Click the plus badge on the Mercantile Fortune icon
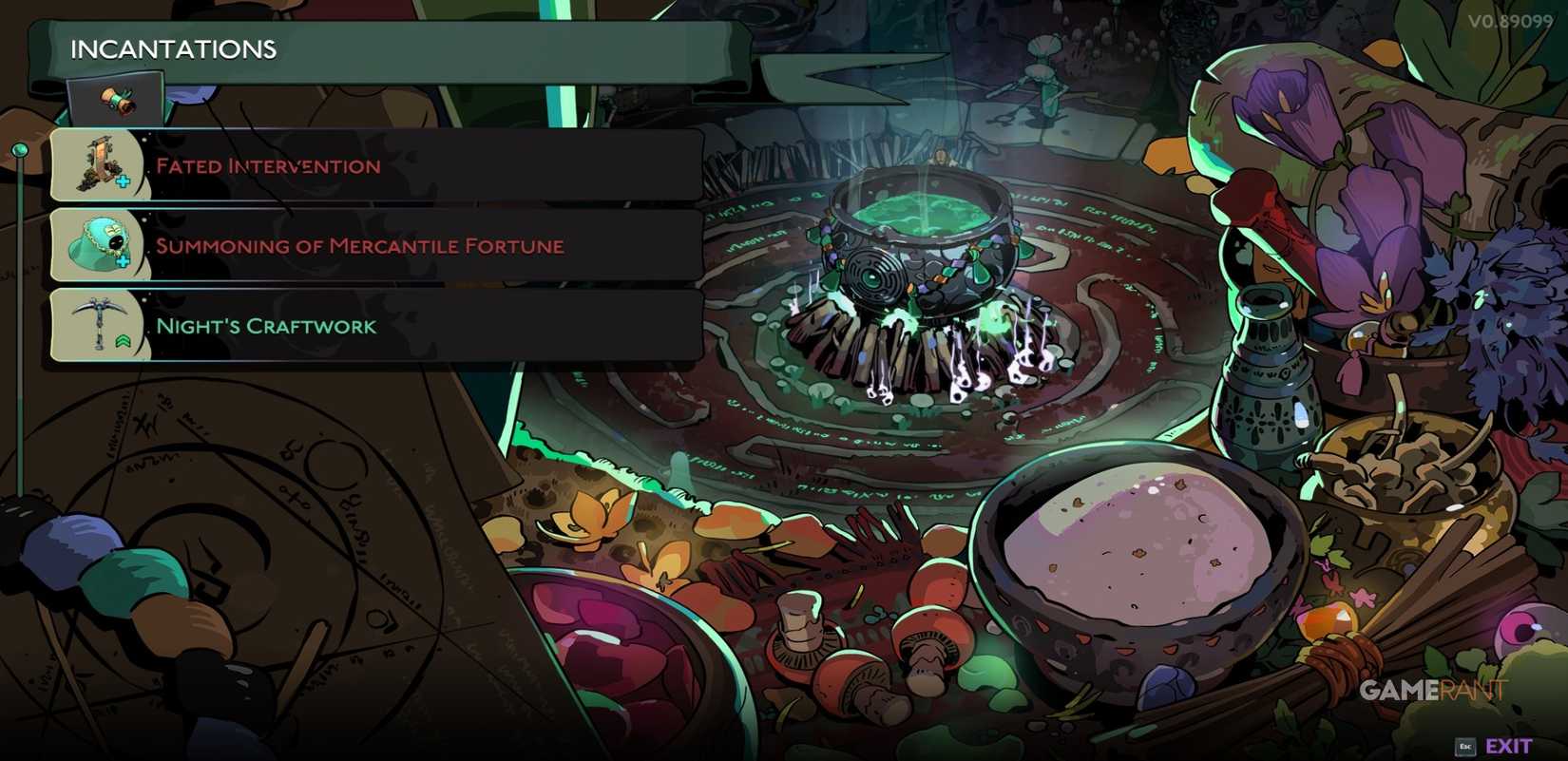 tap(123, 260)
